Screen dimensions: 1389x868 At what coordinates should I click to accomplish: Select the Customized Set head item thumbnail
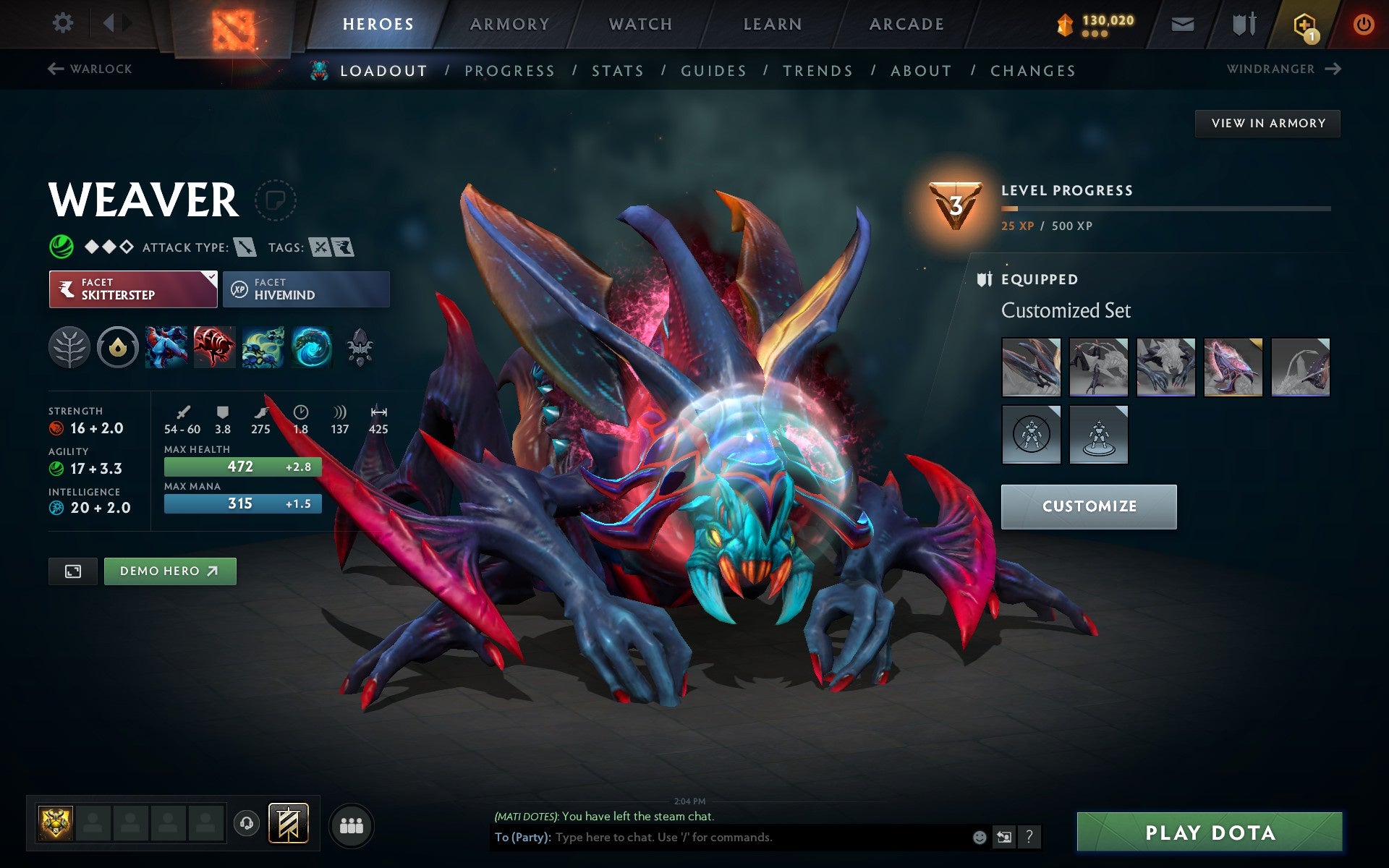click(x=1030, y=367)
